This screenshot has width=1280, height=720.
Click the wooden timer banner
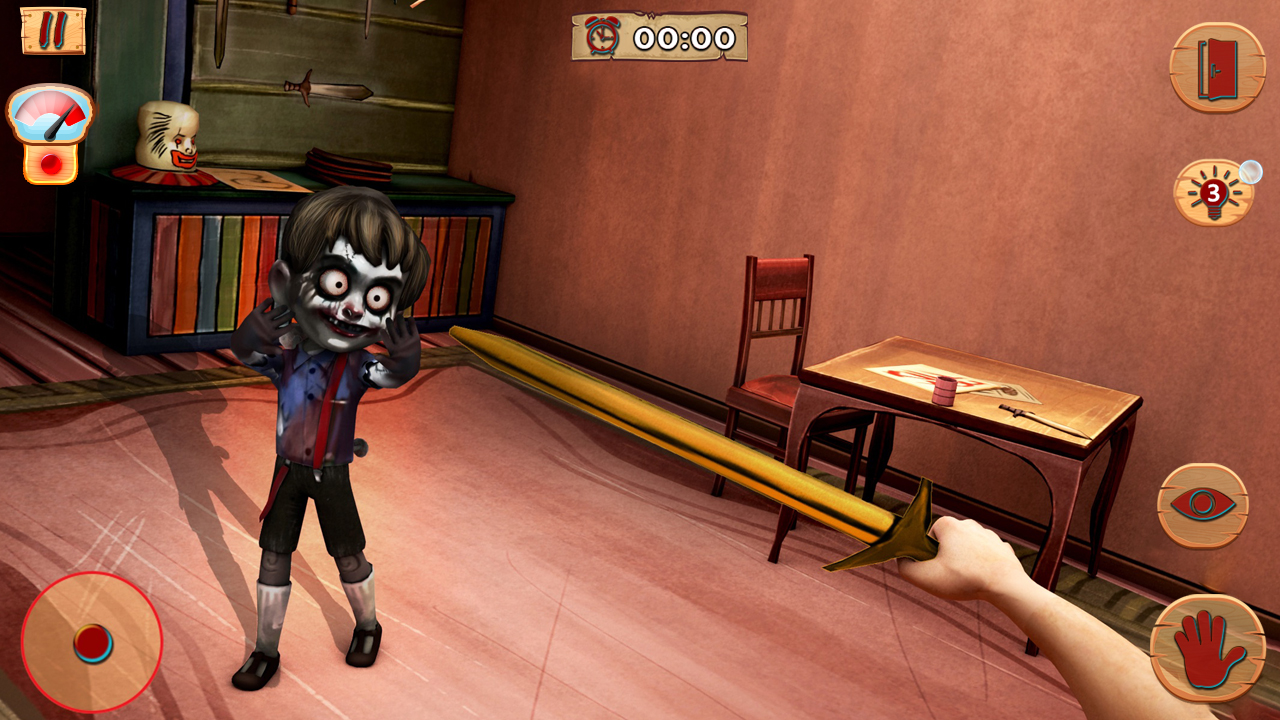pos(660,38)
